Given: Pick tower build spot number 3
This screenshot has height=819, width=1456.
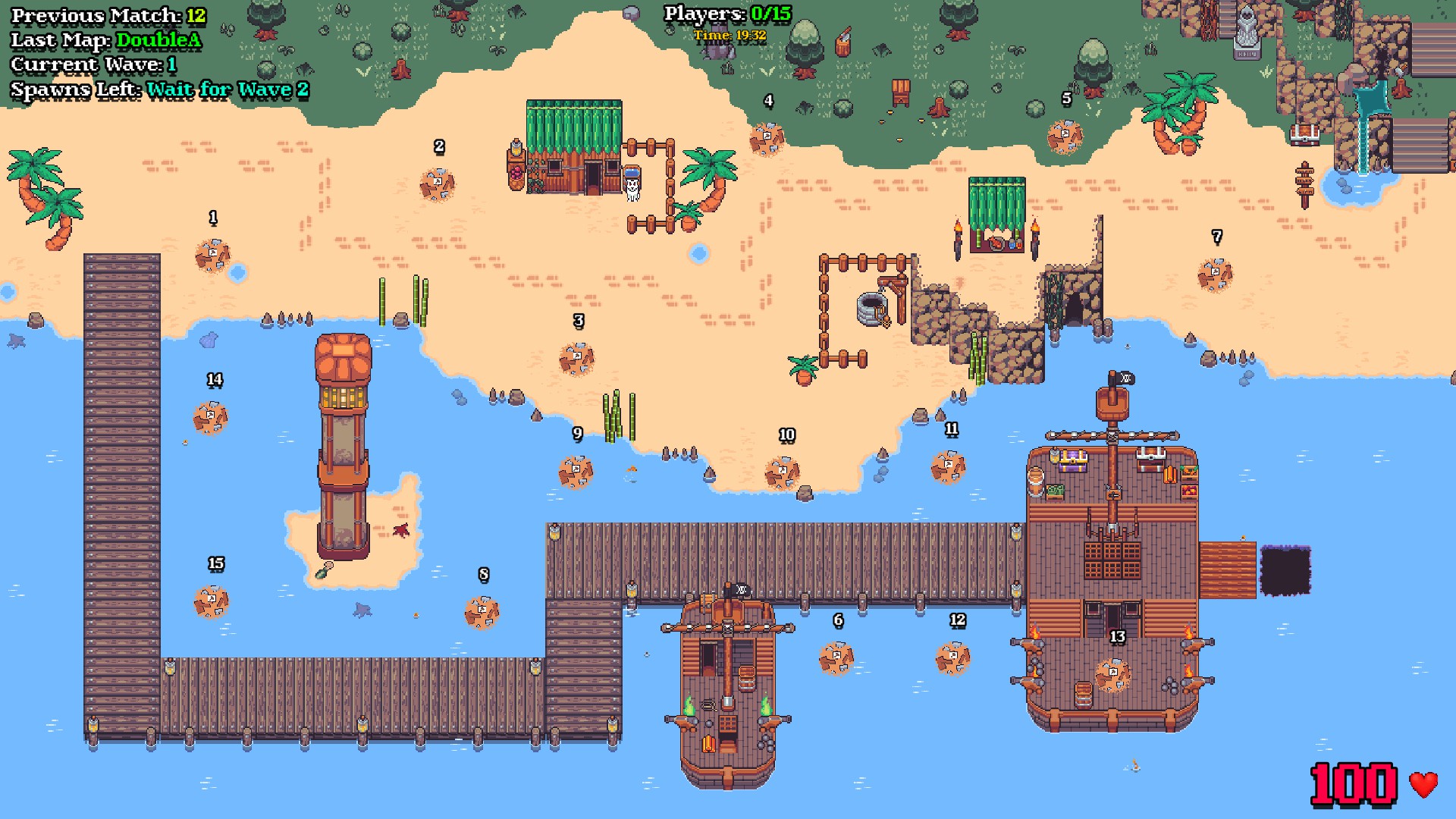Looking at the screenshot, I should tap(576, 359).
